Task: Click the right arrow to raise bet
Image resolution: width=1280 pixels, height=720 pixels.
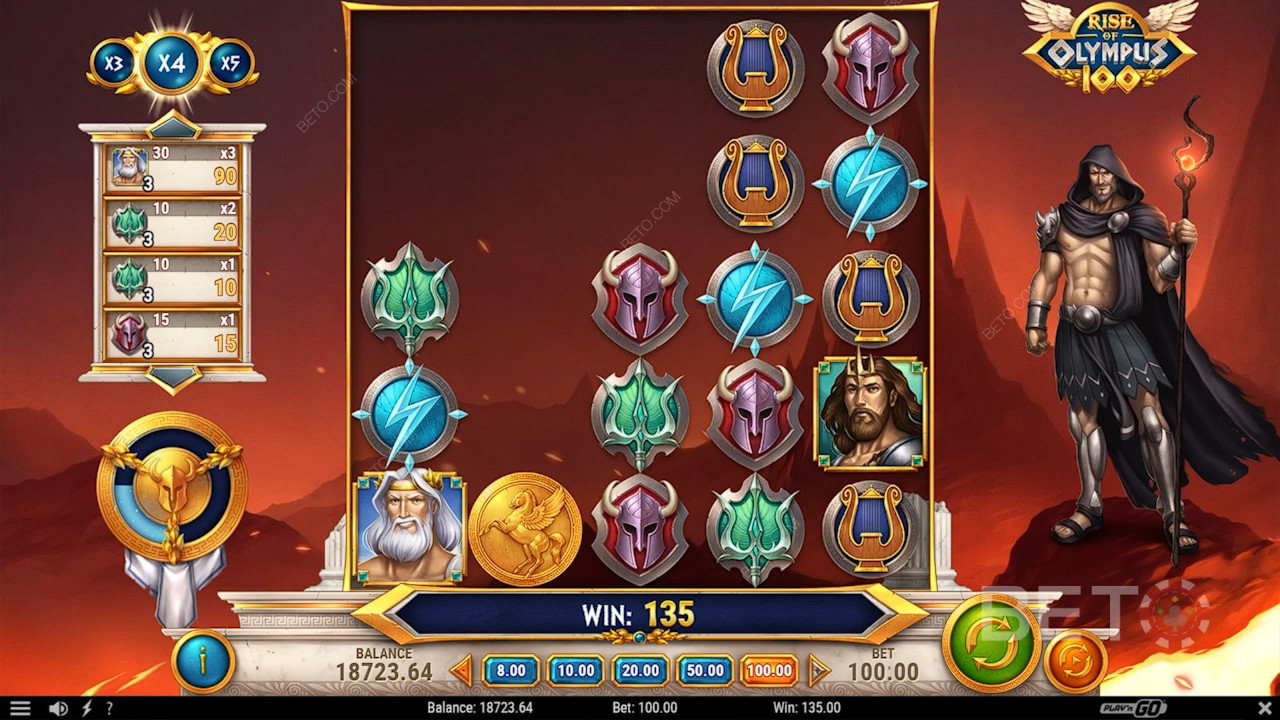Action: point(819,670)
